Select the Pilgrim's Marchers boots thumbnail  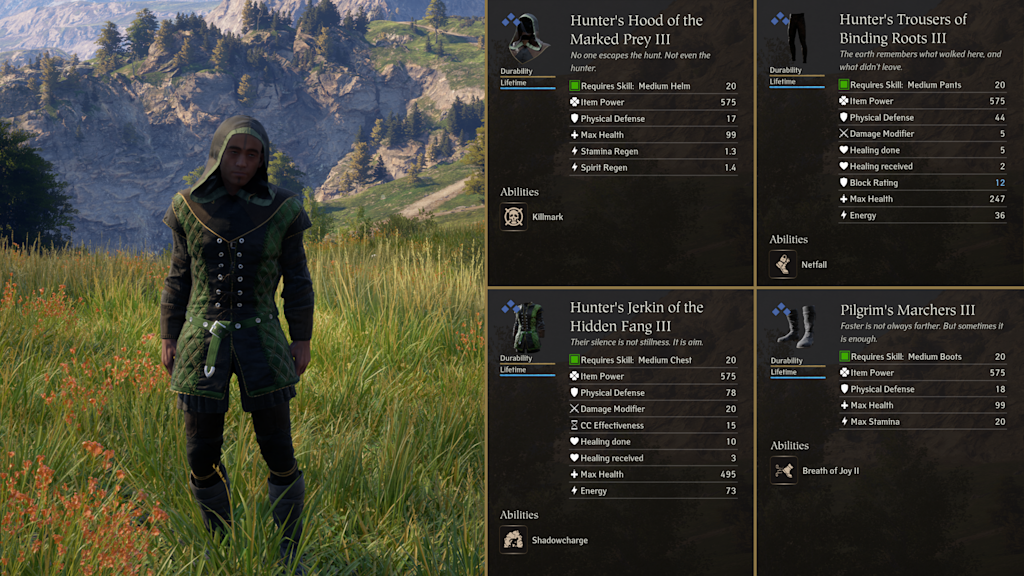point(796,327)
